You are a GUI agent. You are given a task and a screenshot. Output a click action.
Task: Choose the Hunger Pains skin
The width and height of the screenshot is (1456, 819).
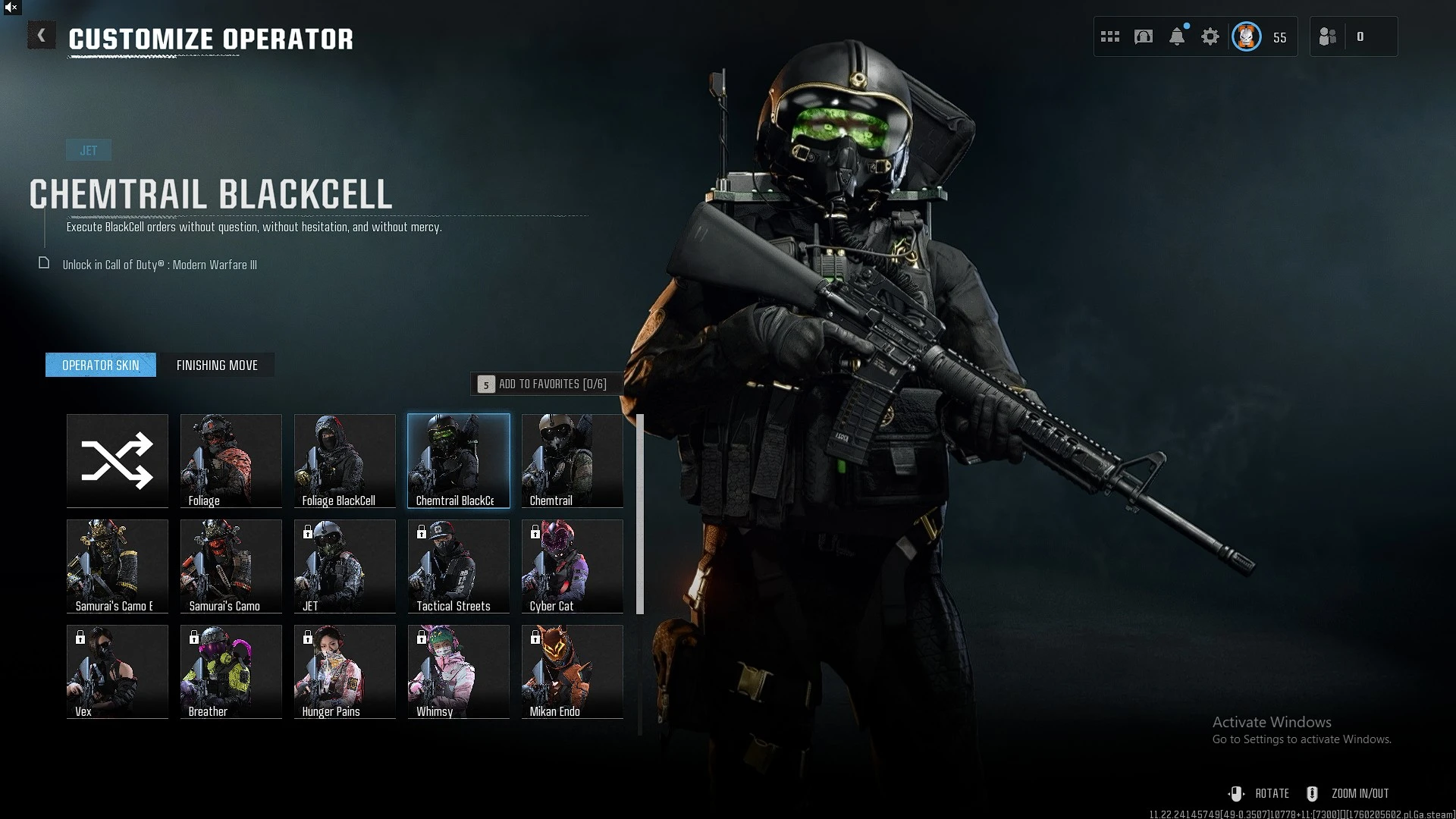[345, 671]
